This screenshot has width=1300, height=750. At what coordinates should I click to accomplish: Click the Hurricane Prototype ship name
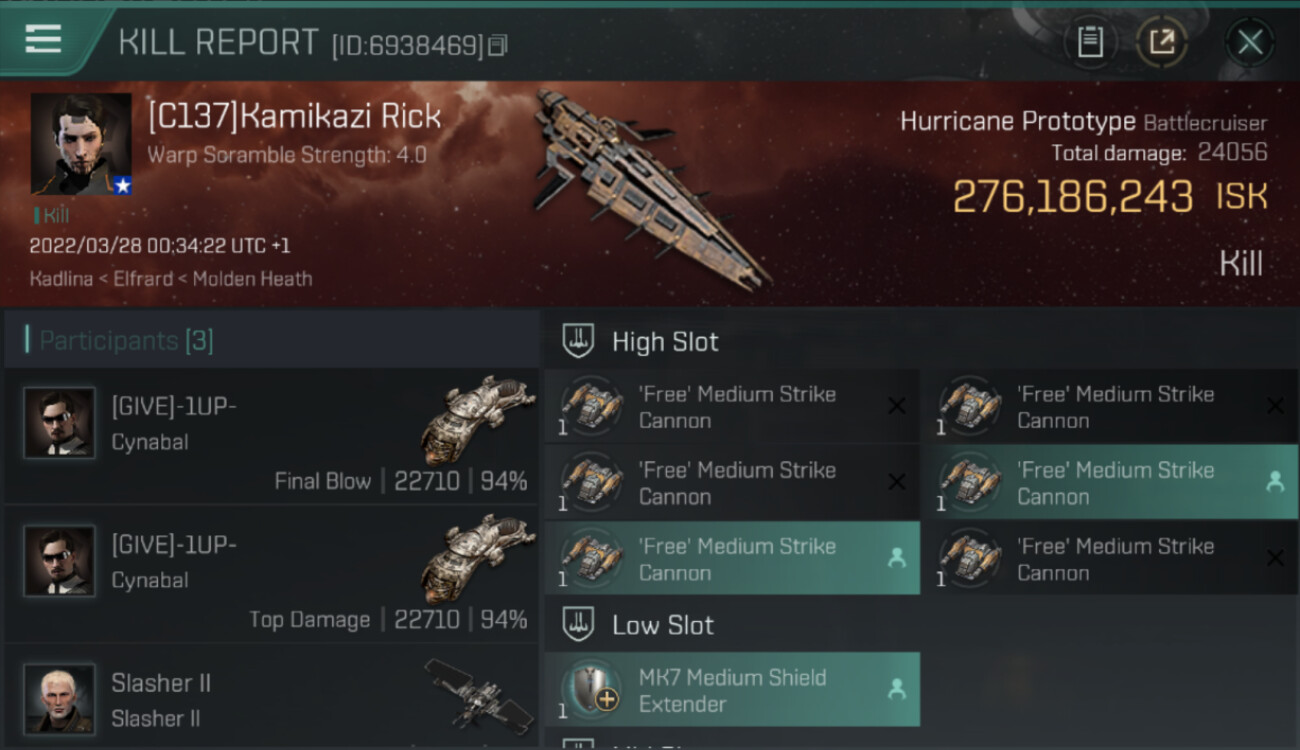click(1017, 122)
